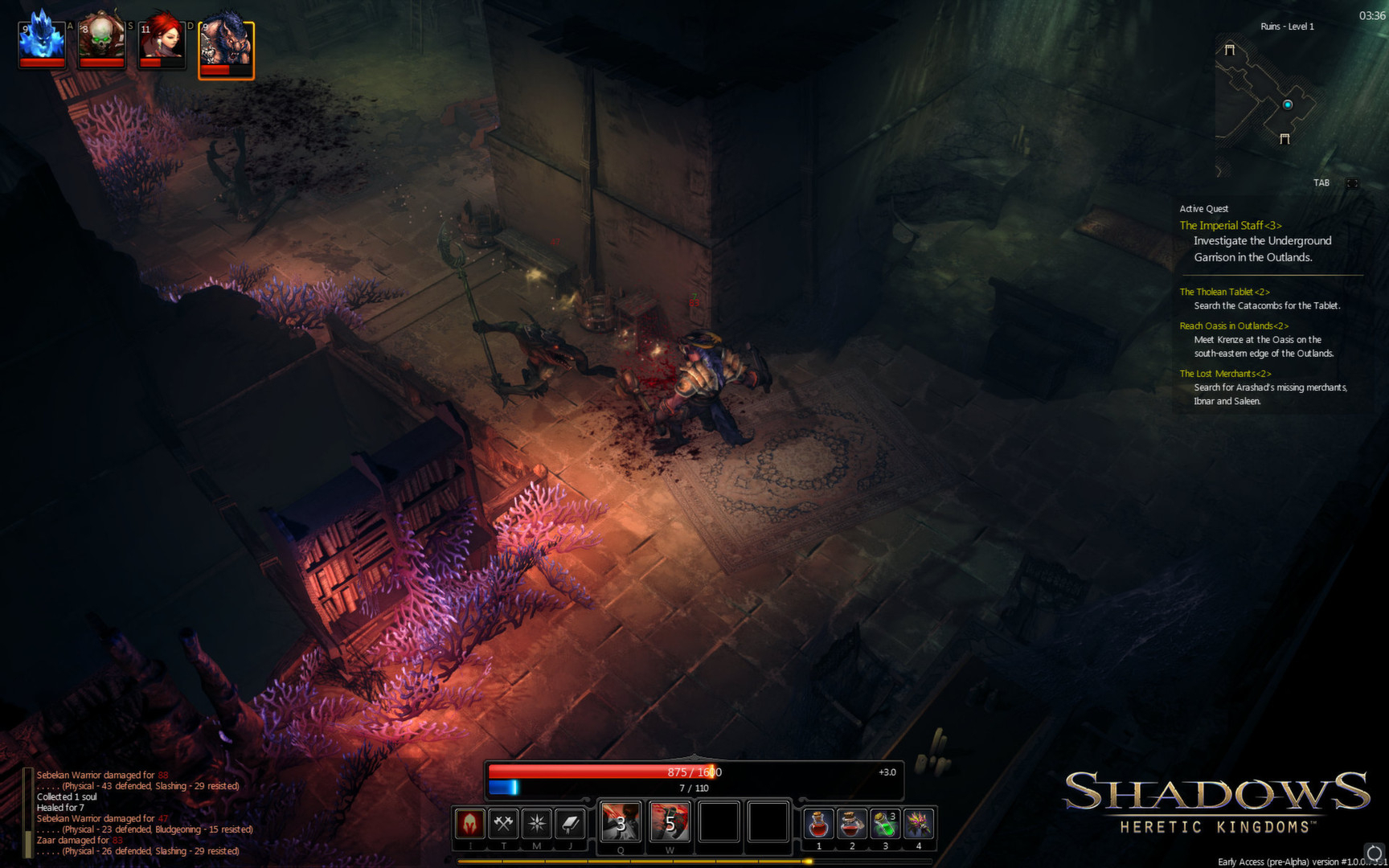Switch to the green-eyed skull character

(101, 42)
